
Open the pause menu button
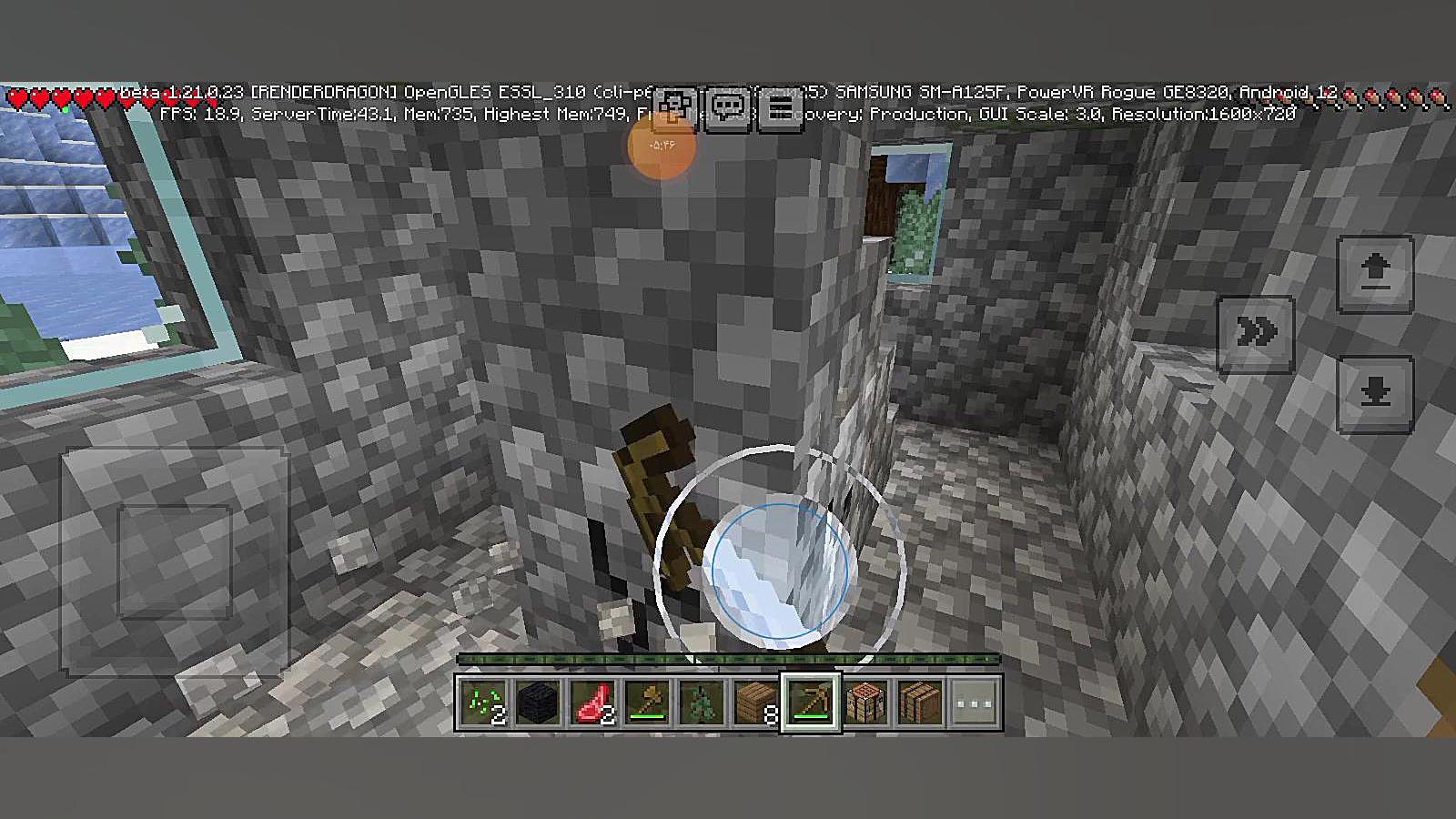[780, 109]
